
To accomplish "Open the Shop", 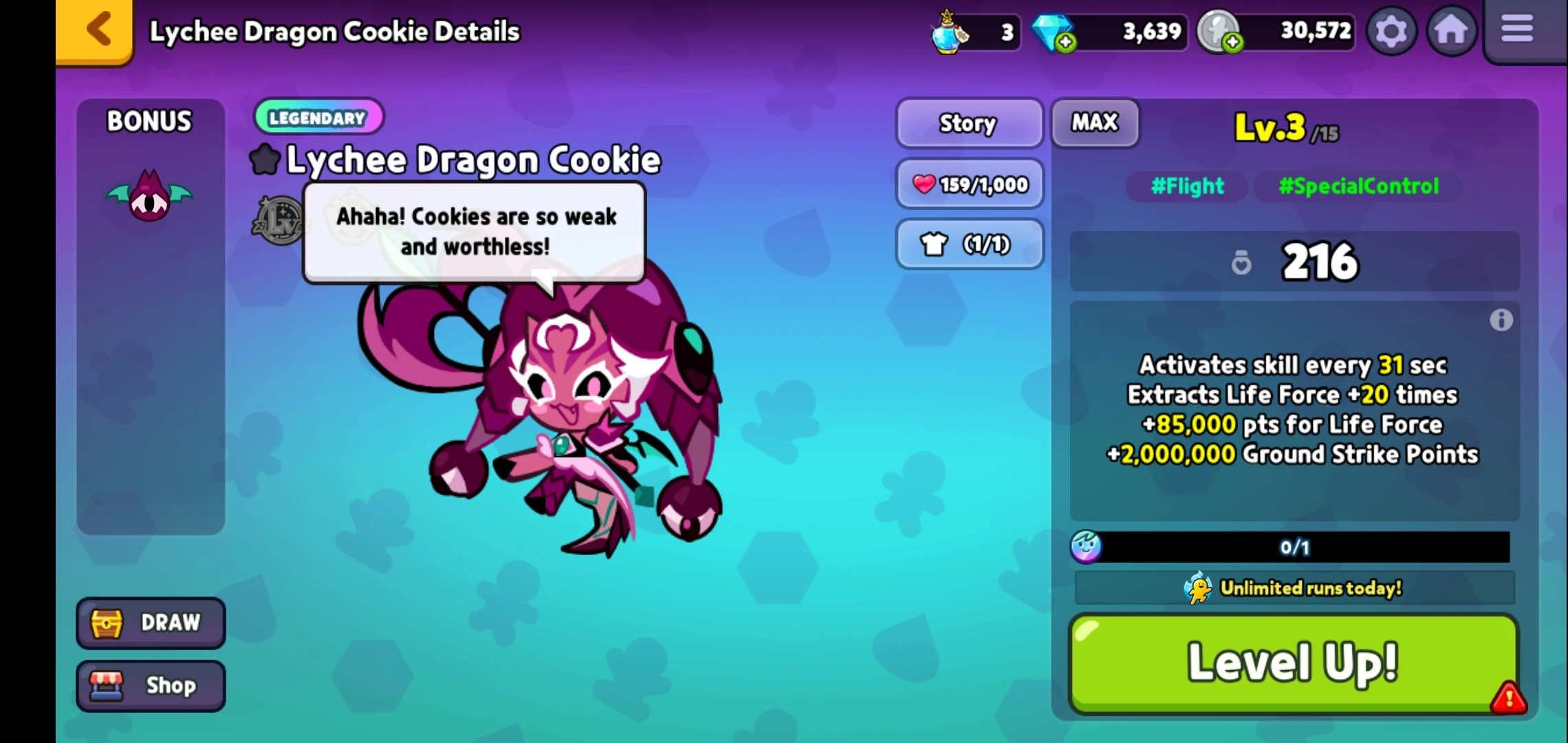I will click(150, 685).
